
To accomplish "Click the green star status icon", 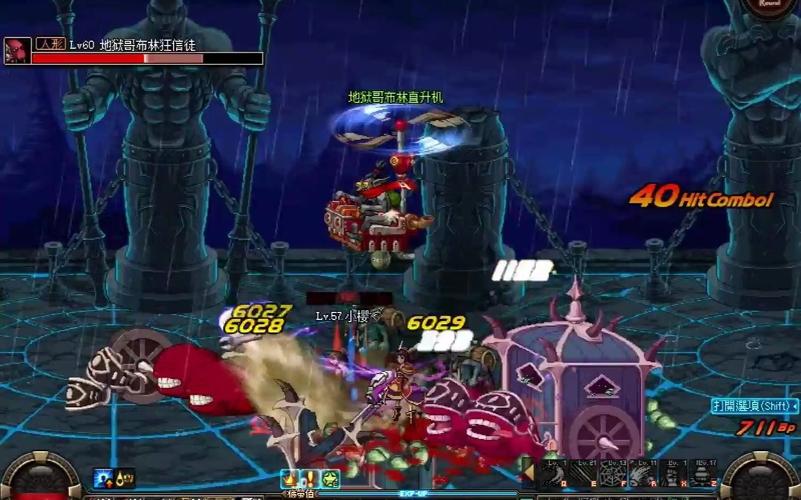I will (331, 478).
